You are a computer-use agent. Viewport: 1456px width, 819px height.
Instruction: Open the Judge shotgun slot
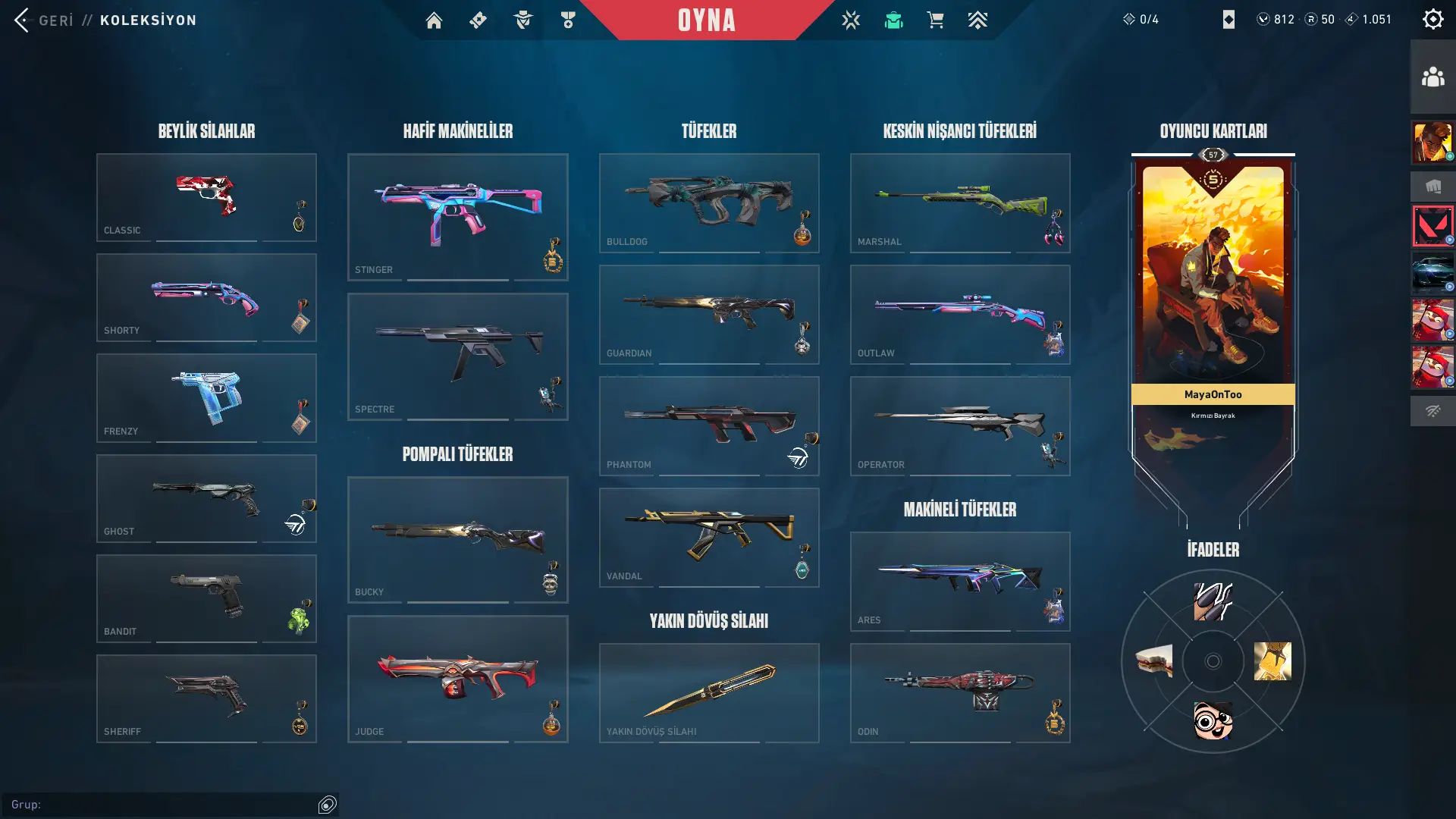457,679
